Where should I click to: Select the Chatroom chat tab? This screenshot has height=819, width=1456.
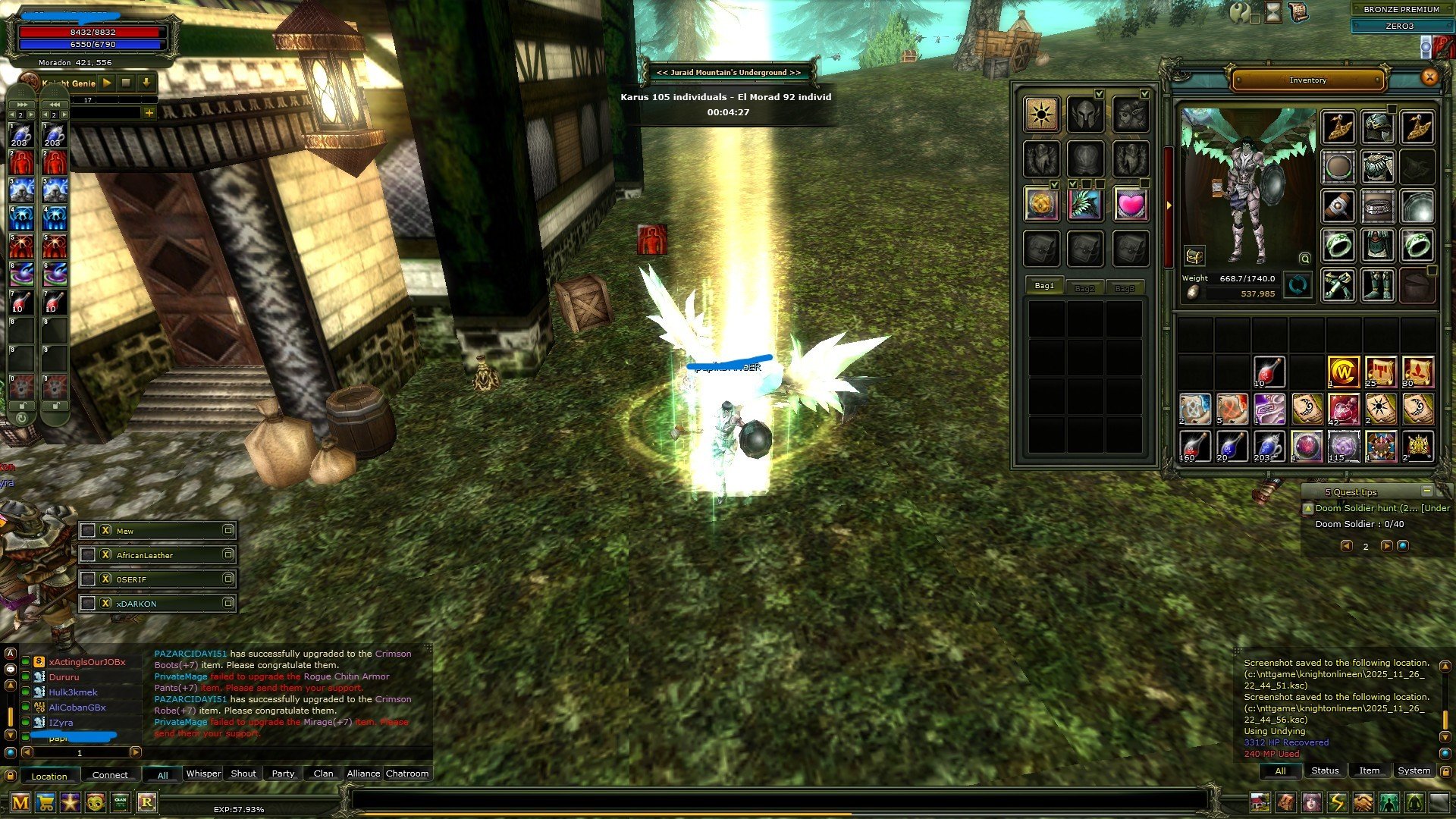(x=407, y=774)
